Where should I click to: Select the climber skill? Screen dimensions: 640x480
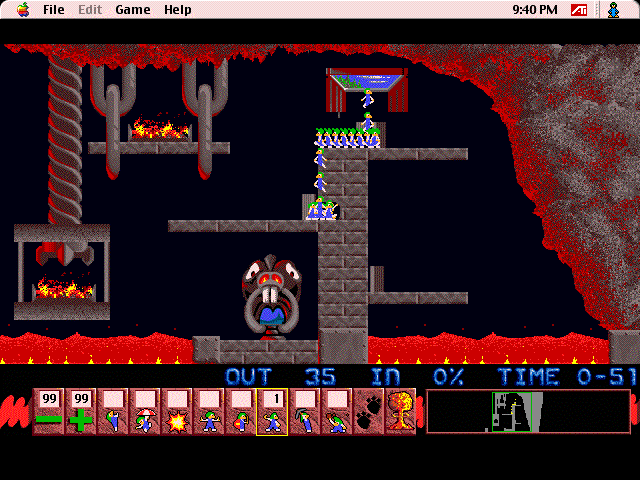[112, 412]
